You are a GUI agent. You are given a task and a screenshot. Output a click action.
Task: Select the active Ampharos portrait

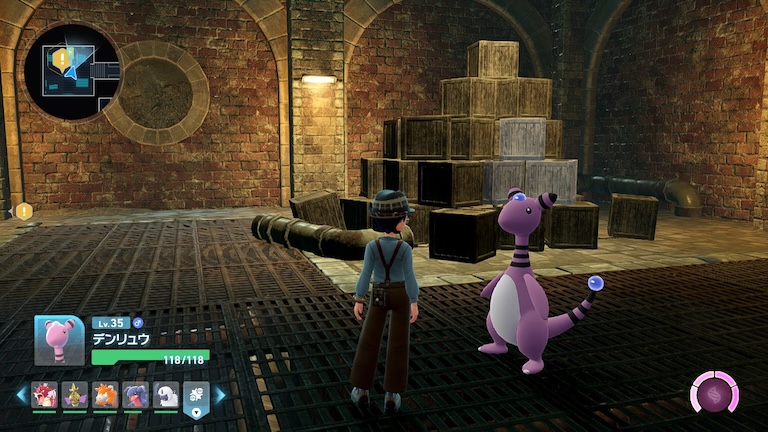pyautogui.click(x=59, y=340)
